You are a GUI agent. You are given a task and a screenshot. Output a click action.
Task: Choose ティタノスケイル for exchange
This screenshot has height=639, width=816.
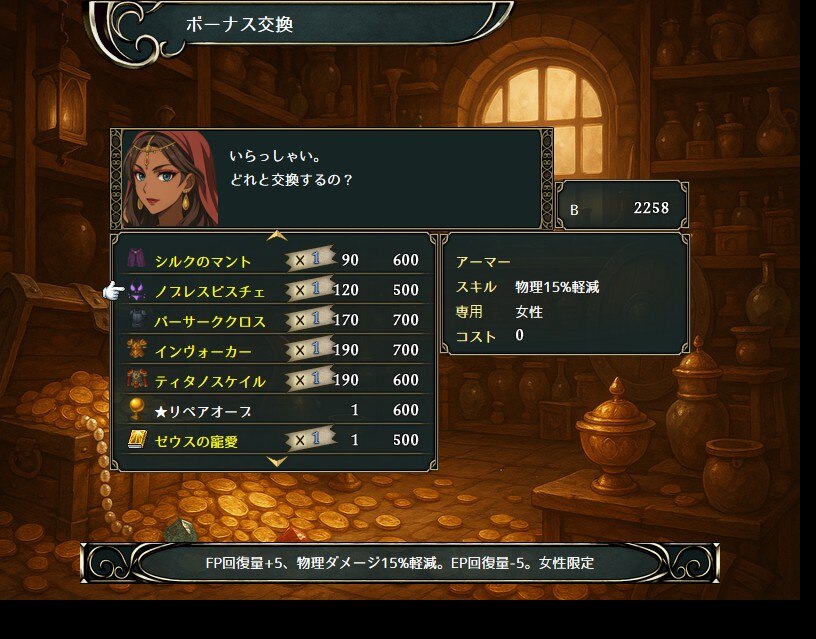210,381
